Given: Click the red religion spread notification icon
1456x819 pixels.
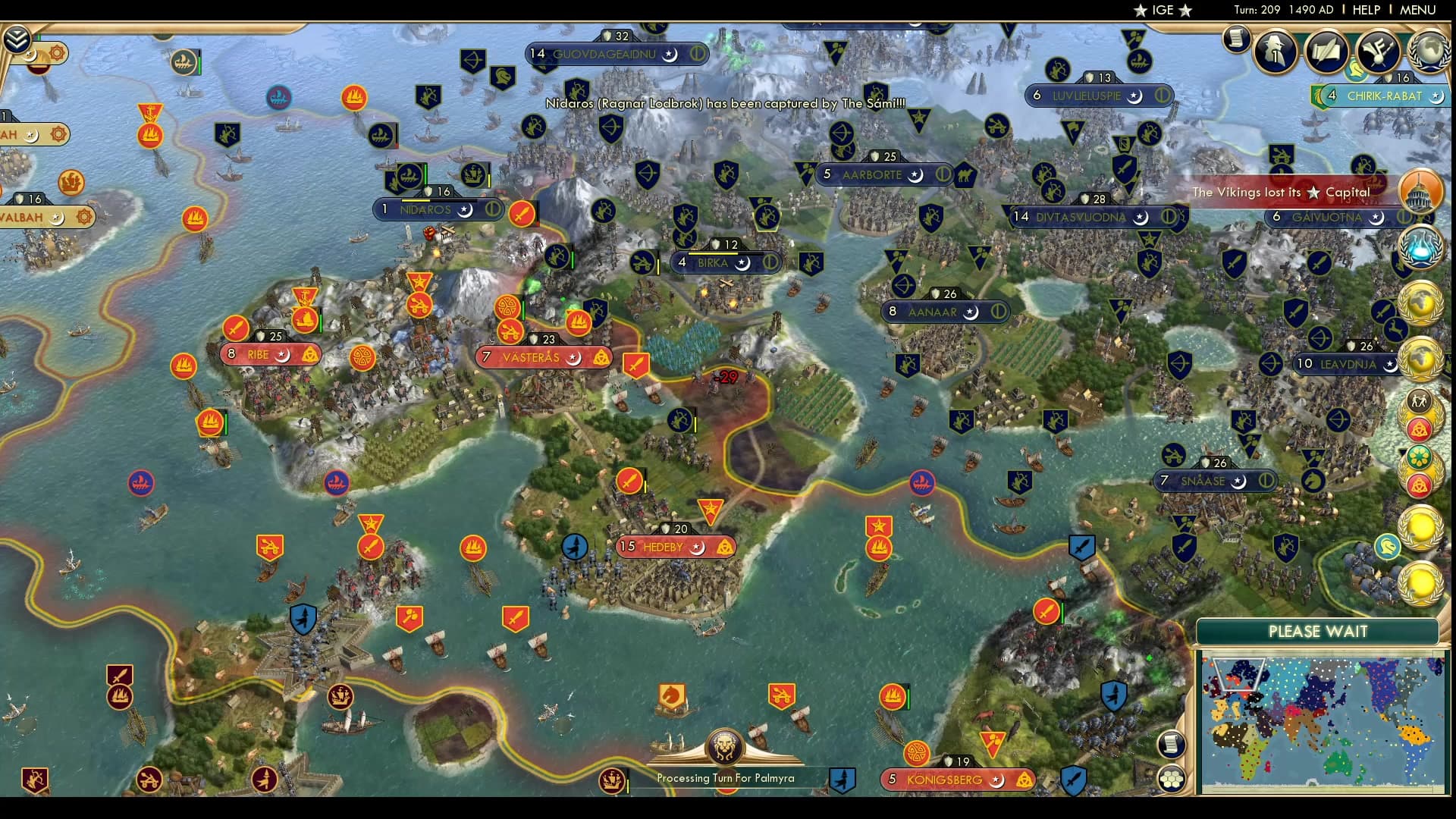Looking at the screenshot, I should tap(1421, 429).
